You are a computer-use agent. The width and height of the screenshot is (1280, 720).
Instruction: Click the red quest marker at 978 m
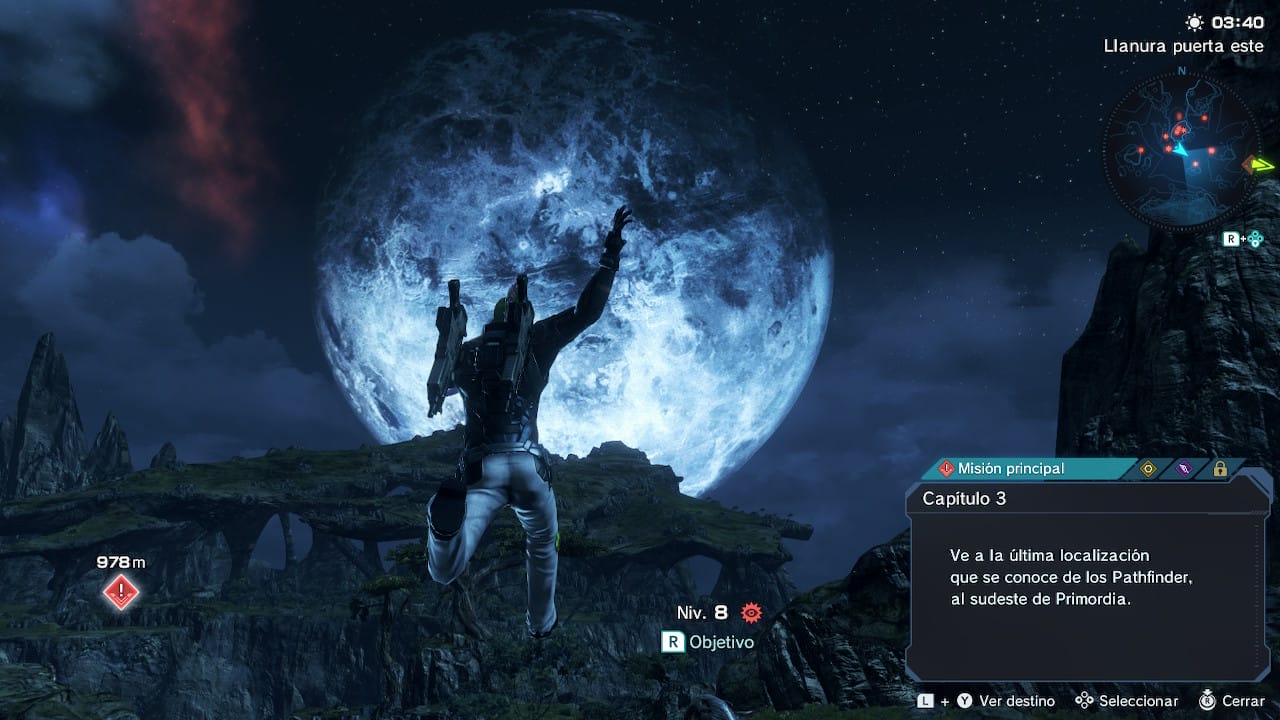pyautogui.click(x=121, y=592)
